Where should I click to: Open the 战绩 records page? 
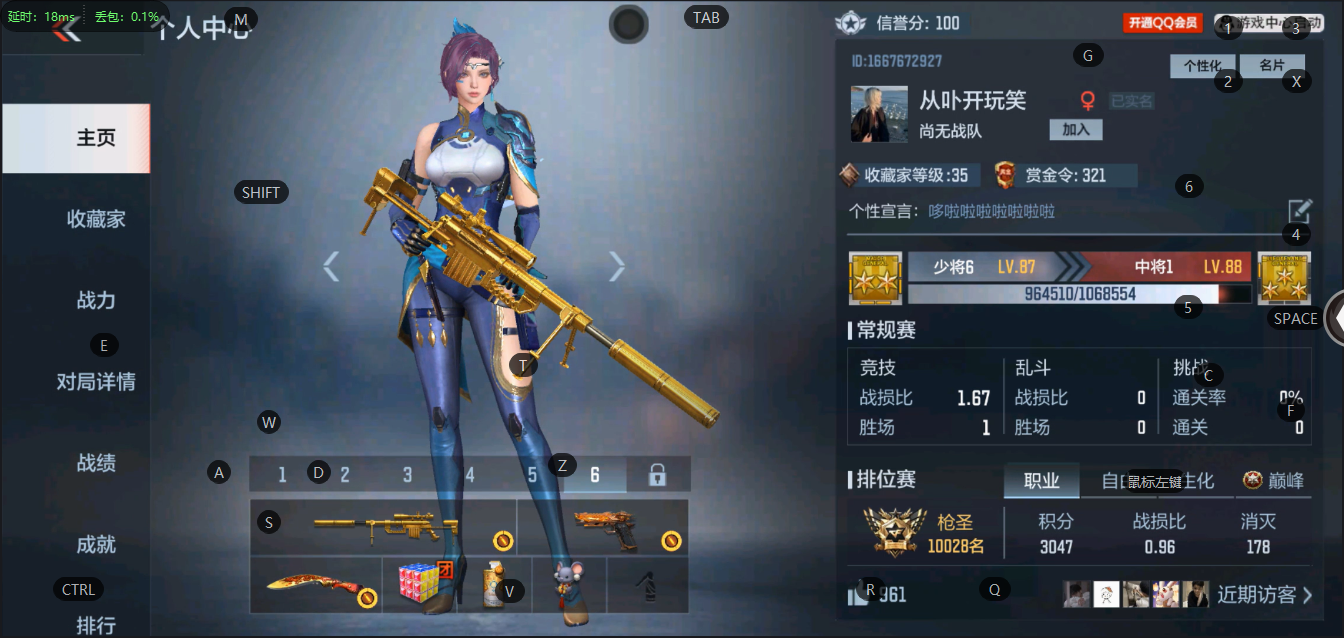pyautogui.click(x=96, y=463)
